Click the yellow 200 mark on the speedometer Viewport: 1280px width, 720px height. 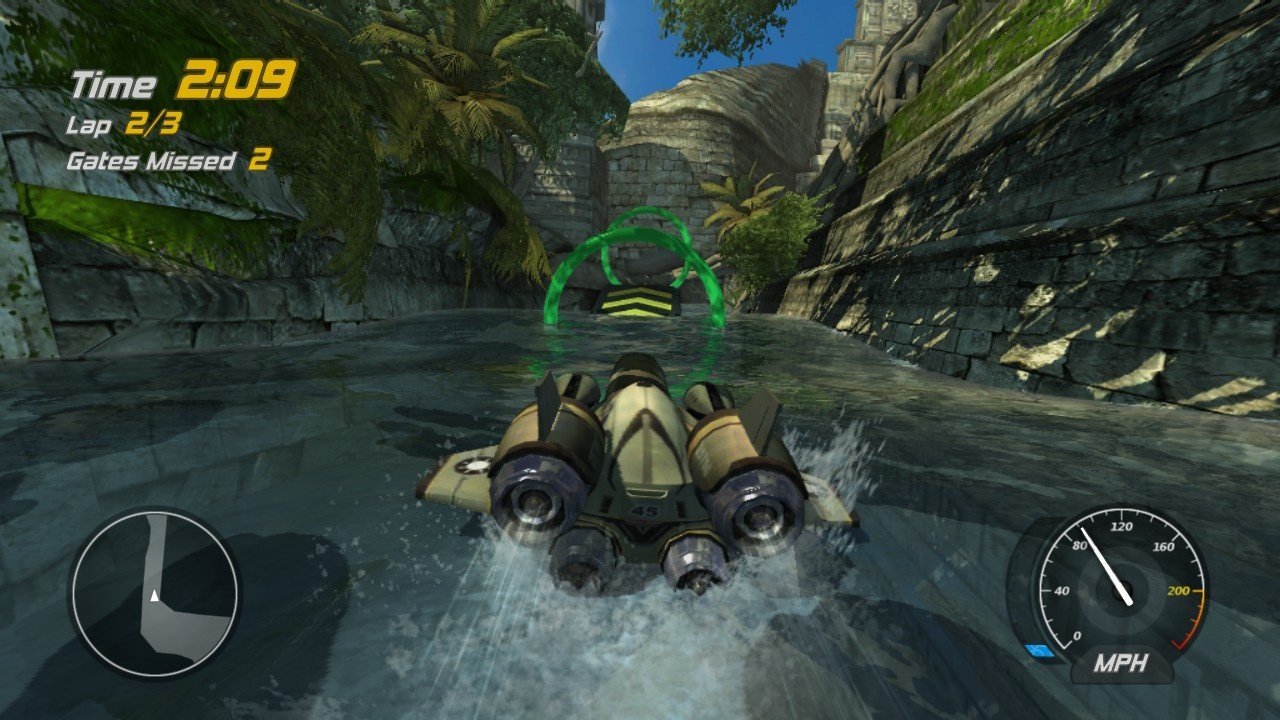click(1177, 589)
